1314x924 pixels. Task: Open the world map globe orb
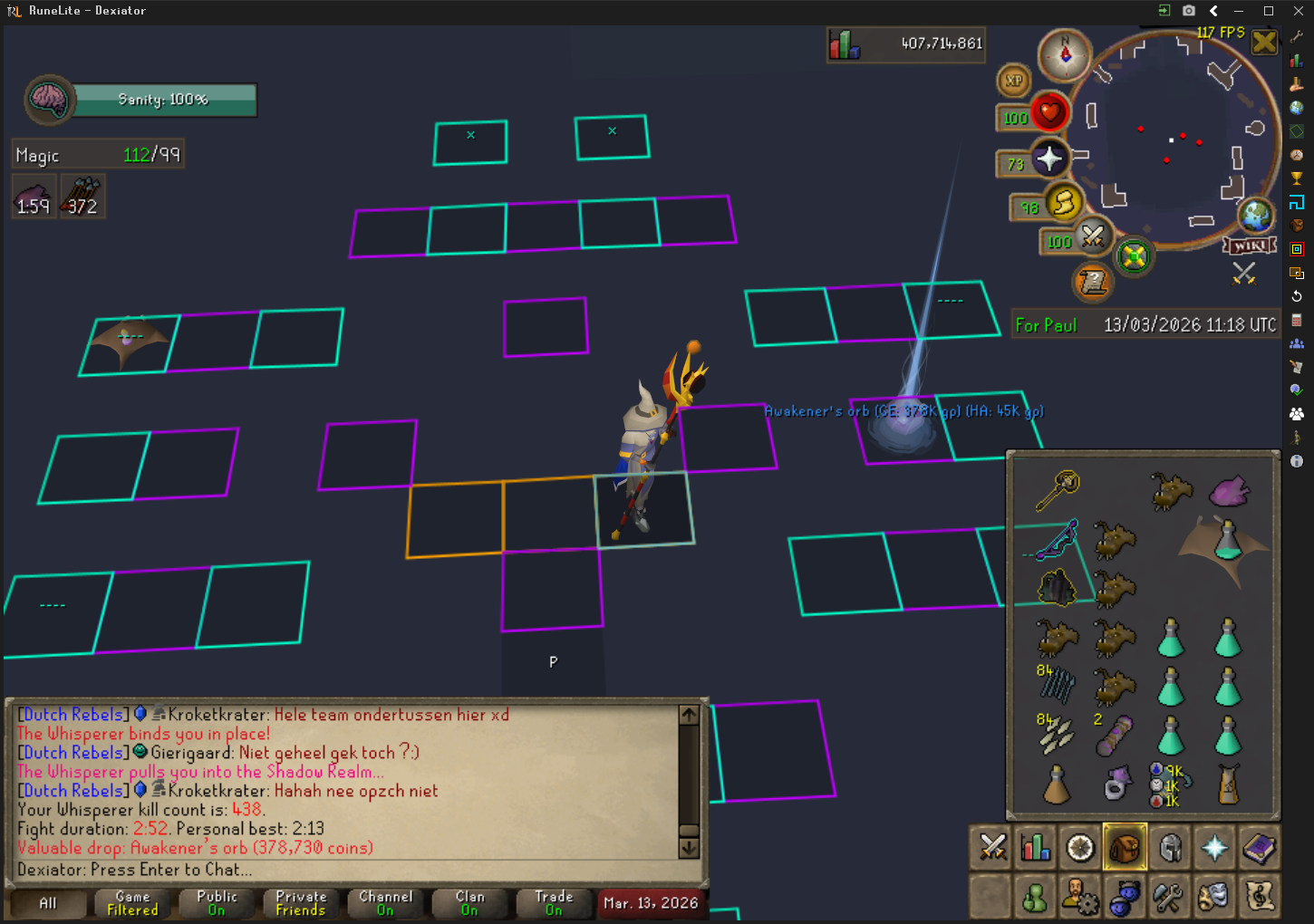click(x=1256, y=216)
